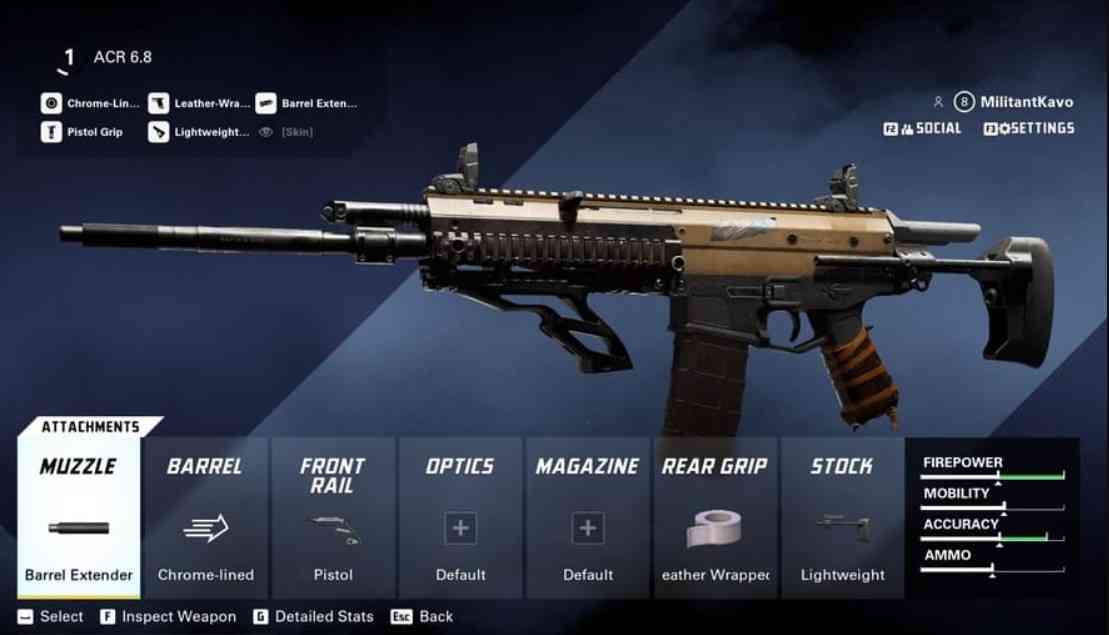Click the MilitantKavo player profile
The height and width of the screenshot is (635, 1109).
(1014, 102)
